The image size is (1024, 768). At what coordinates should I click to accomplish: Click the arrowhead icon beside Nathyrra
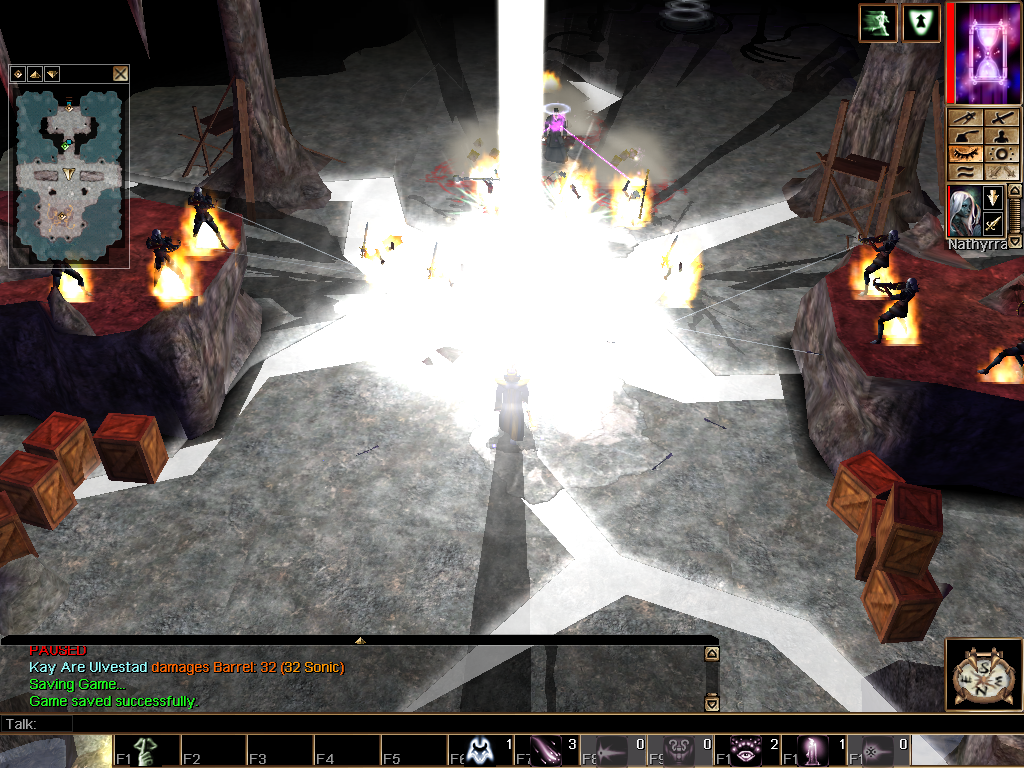(x=993, y=197)
